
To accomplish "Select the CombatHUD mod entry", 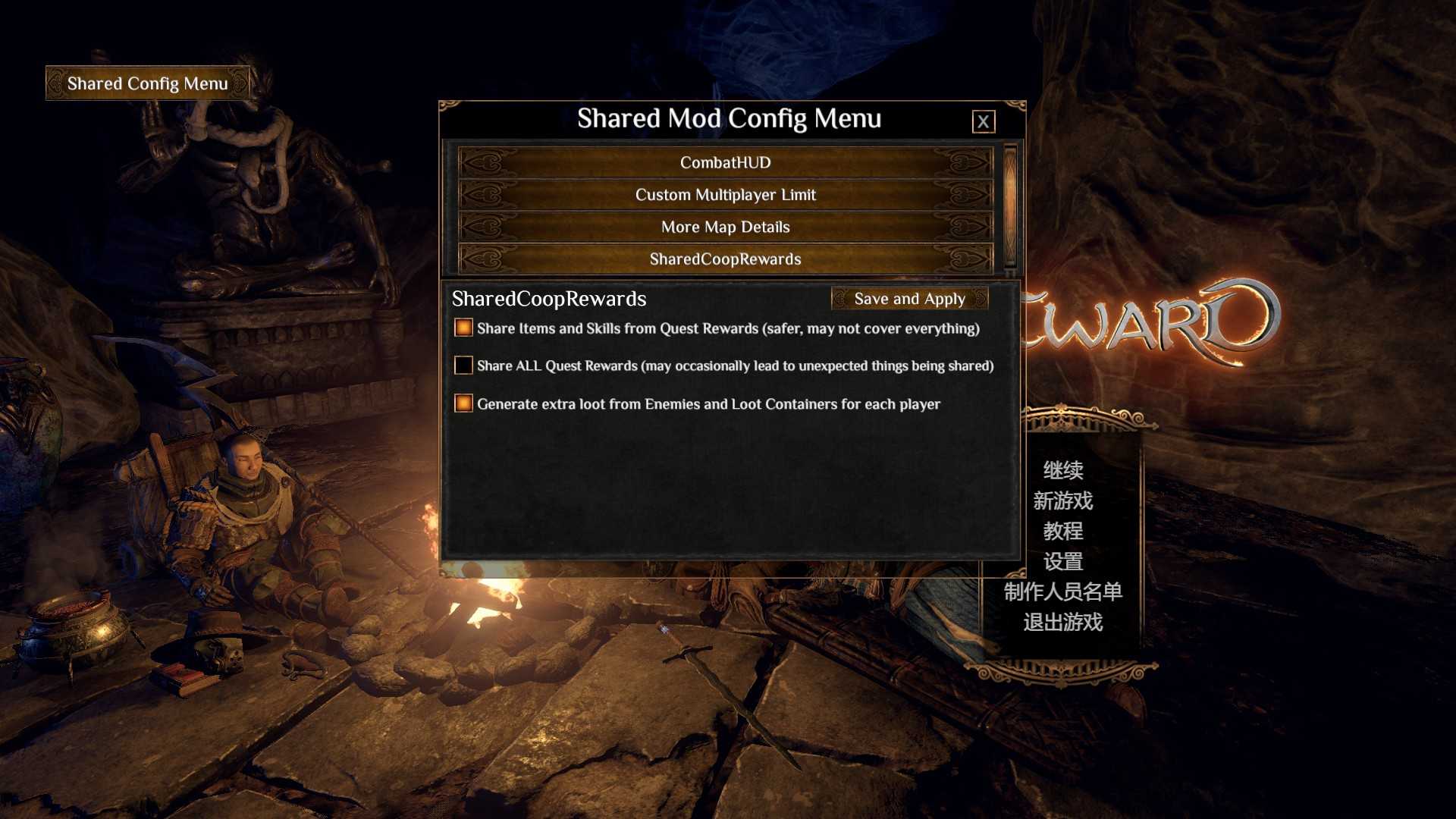I will (725, 162).
